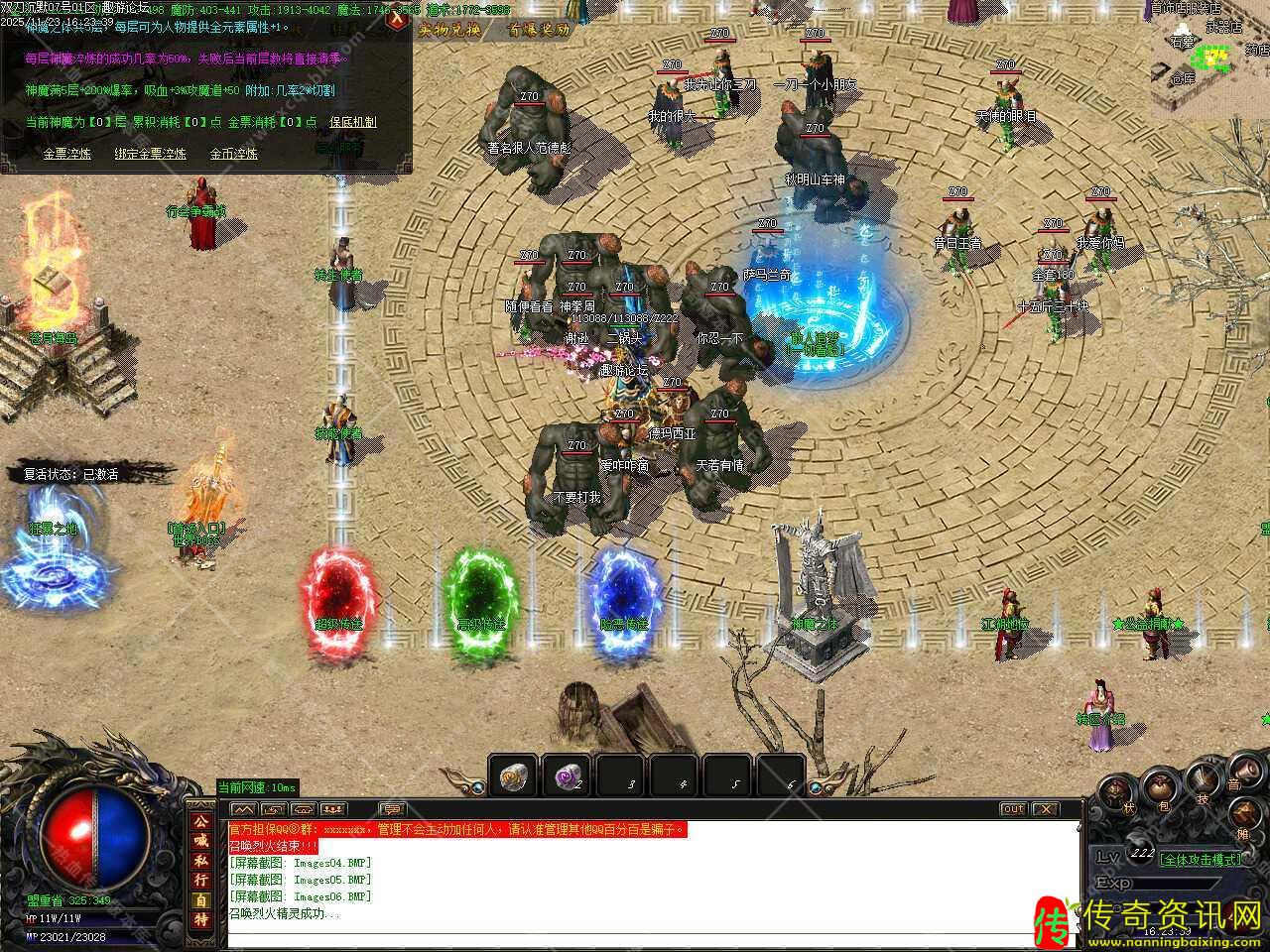Choose 金币淬炼 tempering option
This screenshot has height=952, width=1270.
point(233,154)
